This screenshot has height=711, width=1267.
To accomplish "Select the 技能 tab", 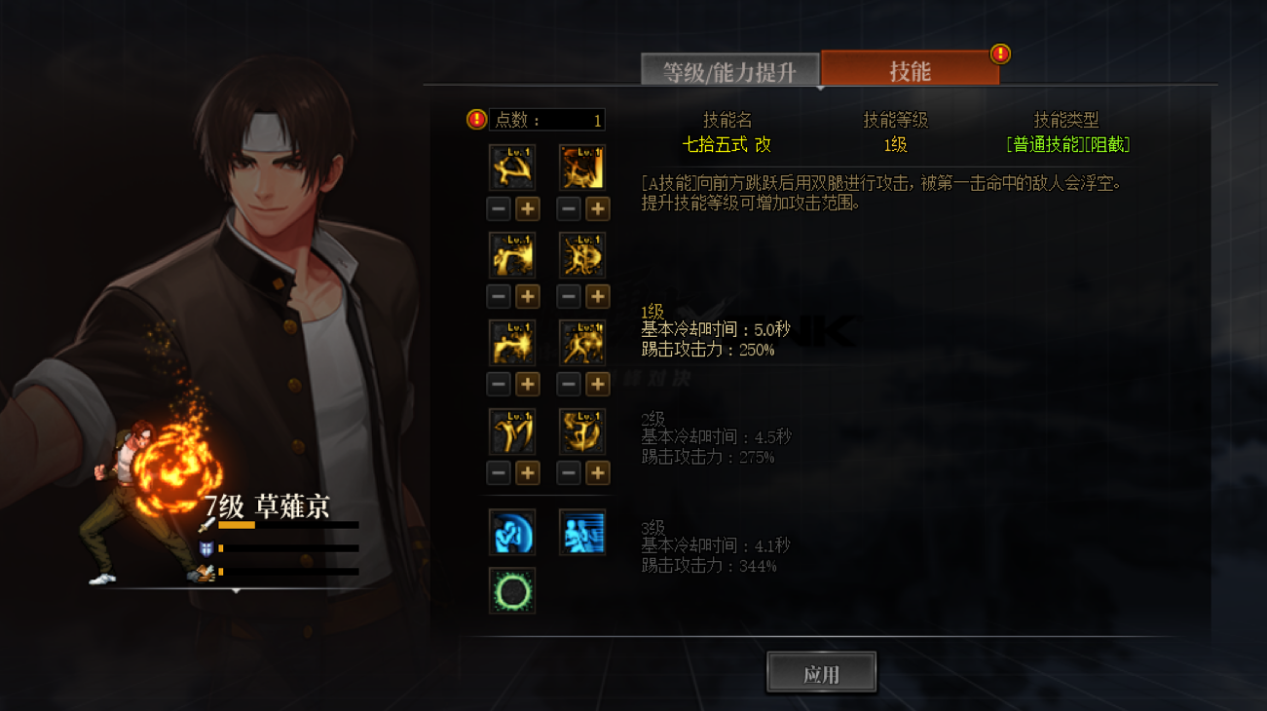I will (909, 71).
